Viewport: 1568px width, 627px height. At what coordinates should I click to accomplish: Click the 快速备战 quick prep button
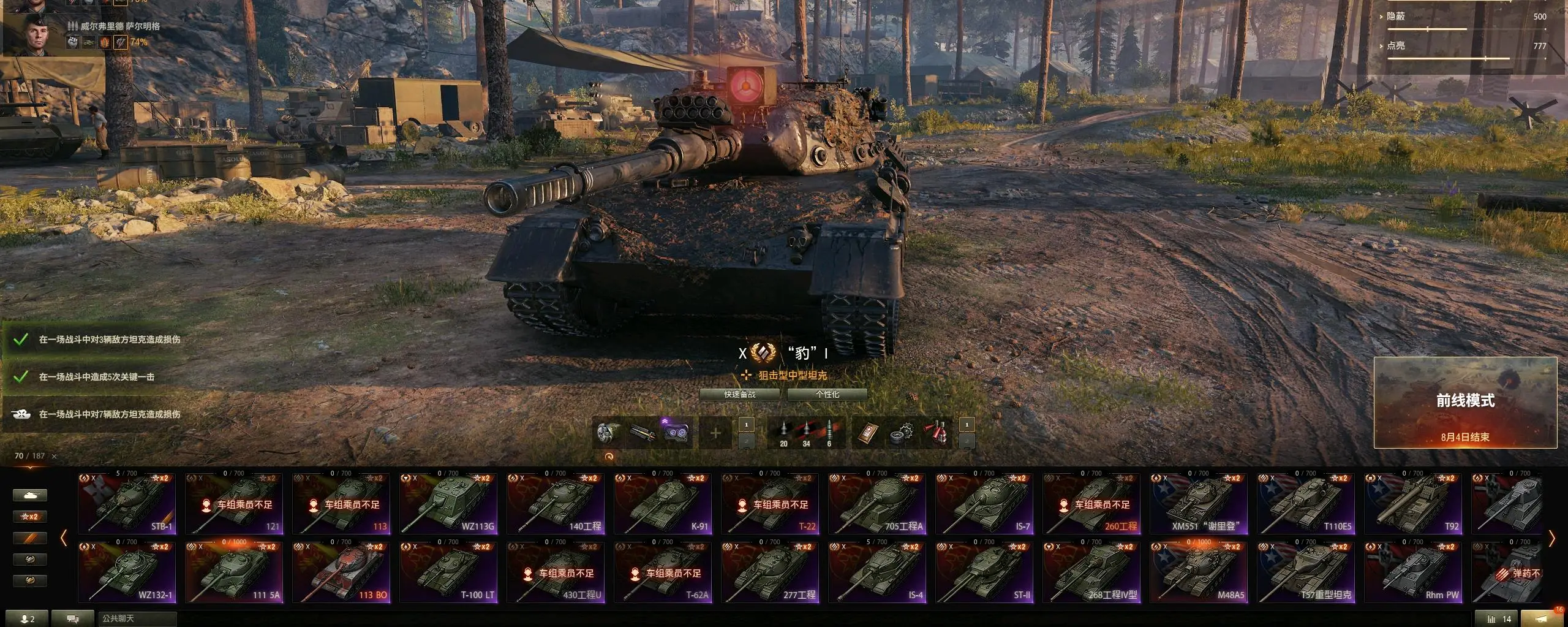pos(739,395)
